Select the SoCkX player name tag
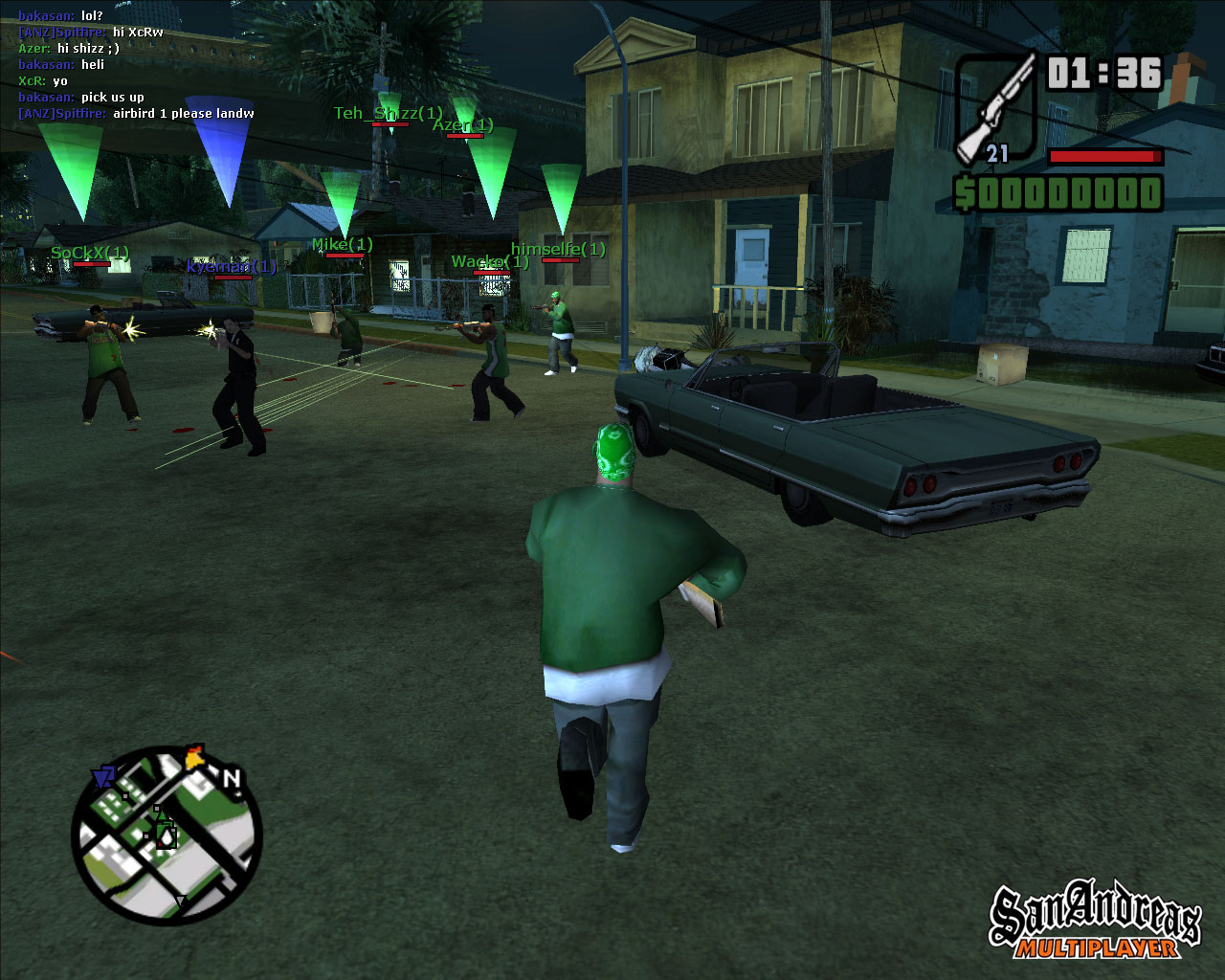 90,253
